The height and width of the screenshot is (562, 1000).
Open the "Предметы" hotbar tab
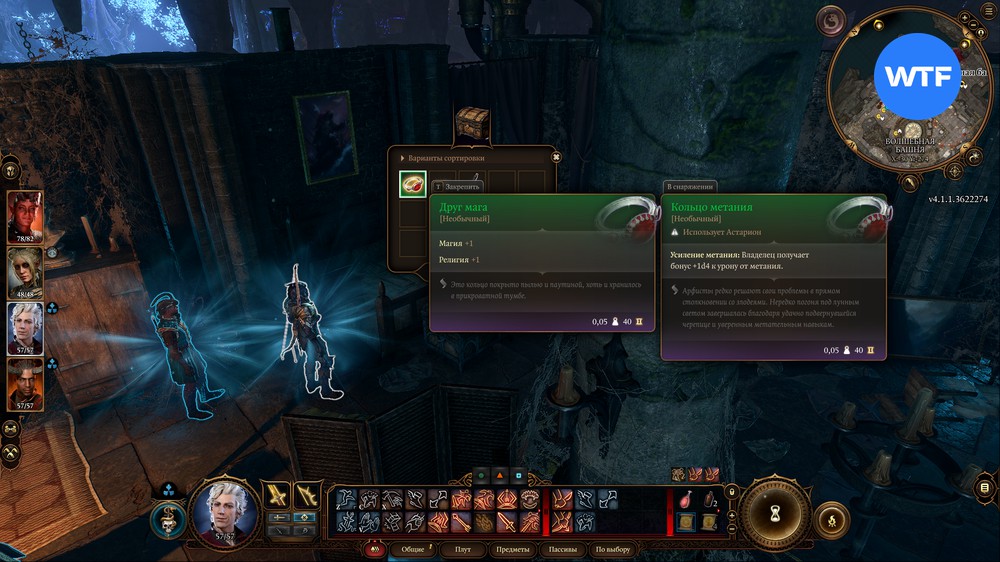point(513,550)
